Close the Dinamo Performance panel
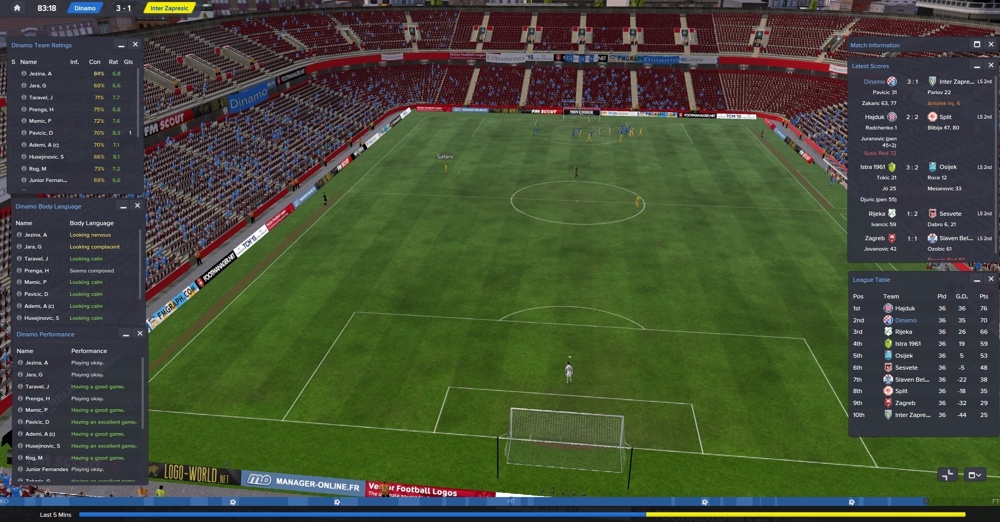The width and height of the screenshot is (1000, 522). pos(139,334)
